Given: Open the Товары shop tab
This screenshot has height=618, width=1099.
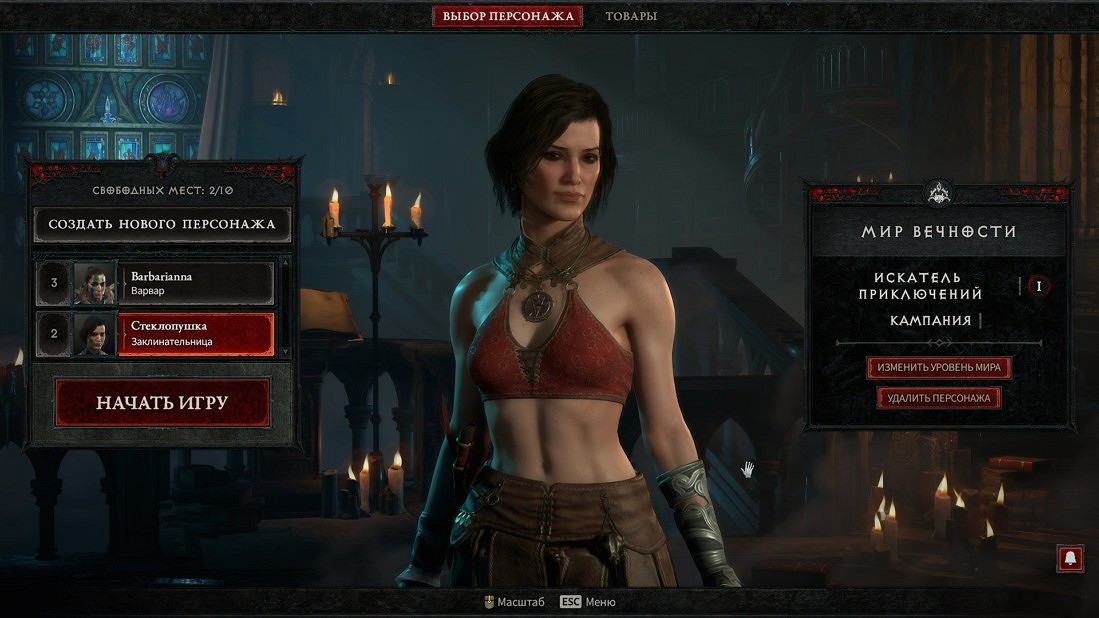Looking at the screenshot, I should pyautogui.click(x=631, y=16).
